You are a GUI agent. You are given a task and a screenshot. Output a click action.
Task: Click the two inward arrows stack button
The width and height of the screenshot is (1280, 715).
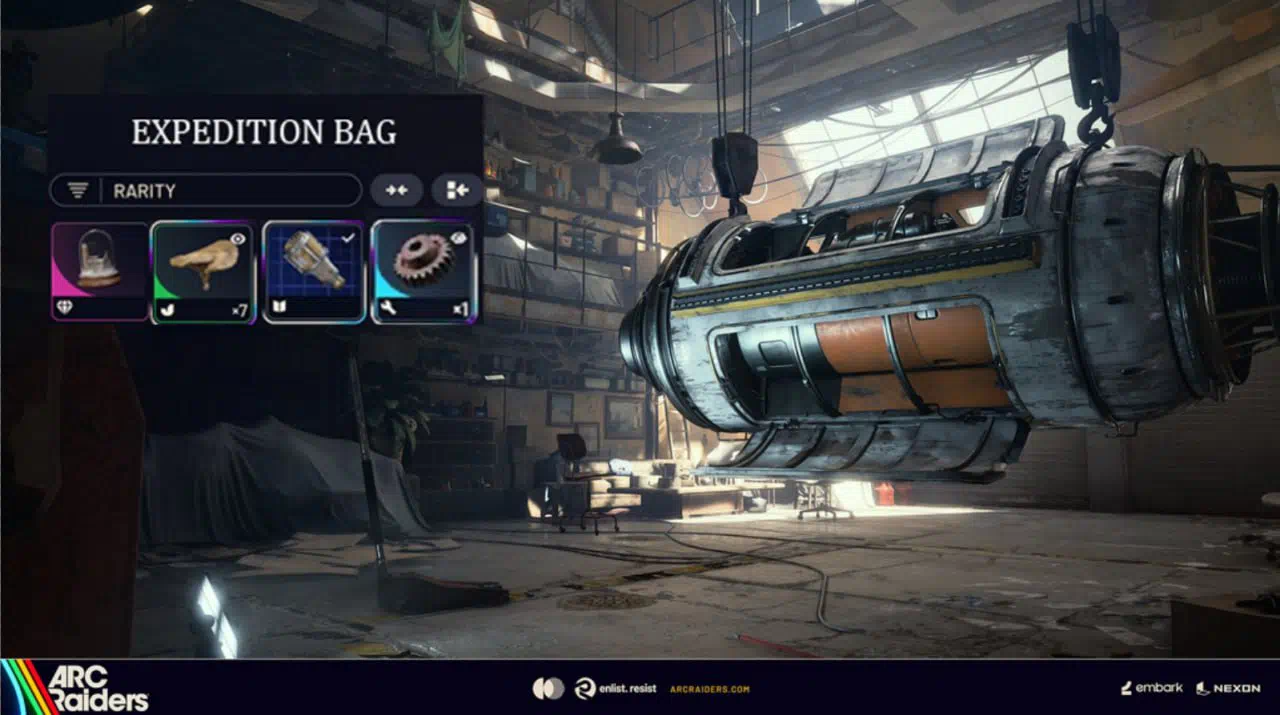click(396, 190)
